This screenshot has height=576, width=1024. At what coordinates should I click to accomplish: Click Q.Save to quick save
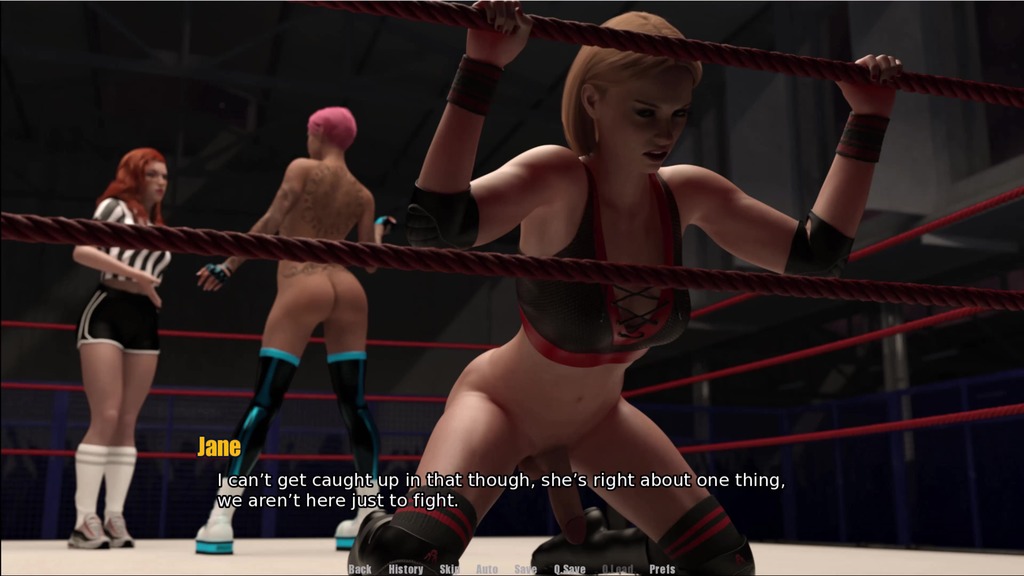[x=570, y=569]
